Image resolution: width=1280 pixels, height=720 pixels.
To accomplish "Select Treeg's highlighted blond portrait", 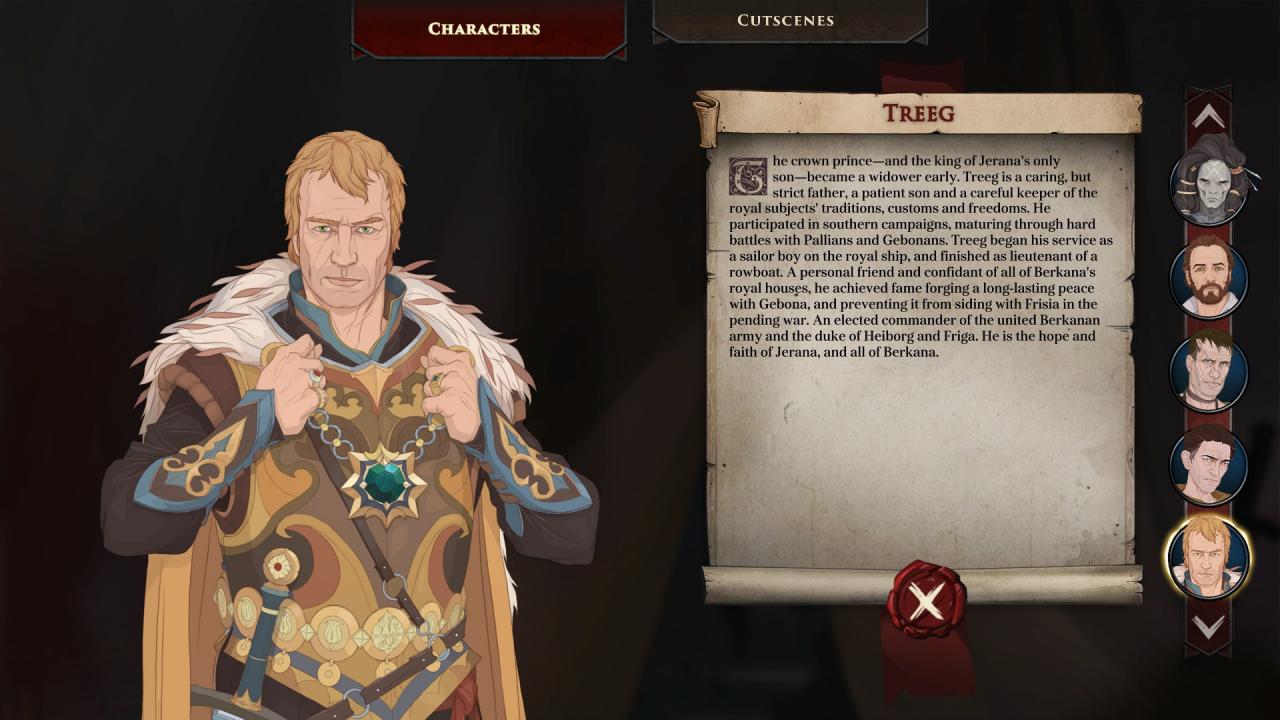I will (x=1208, y=557).
